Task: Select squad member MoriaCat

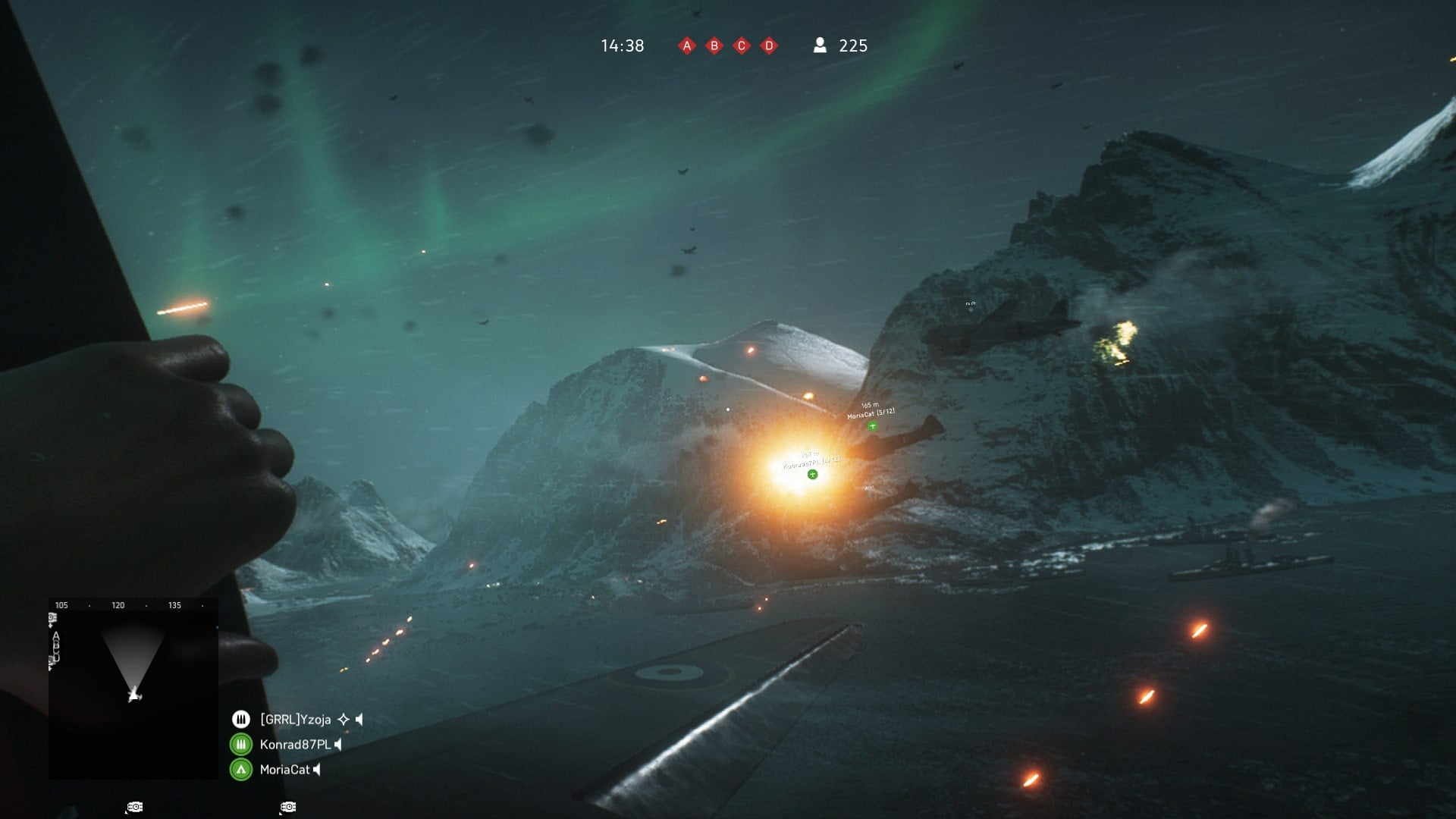Action: tap(284, 770)
